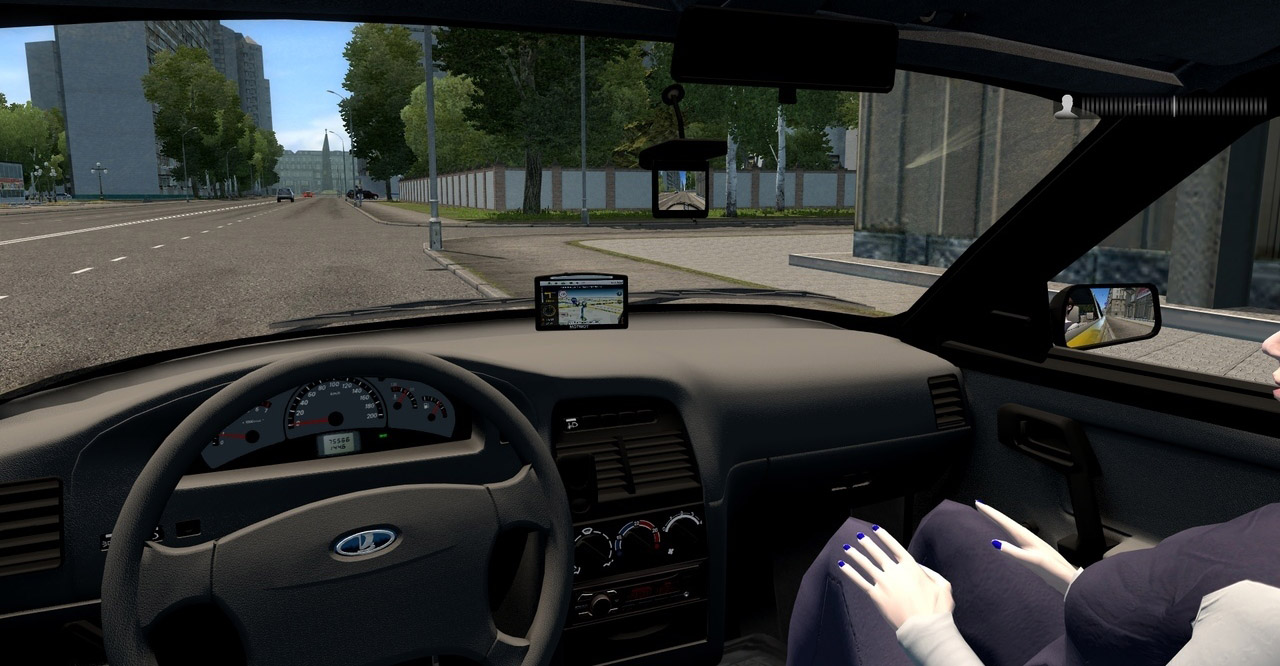Click the striped head-position slider bar
This screenshot has width=1280, height=666.
tap(1172, 107)
